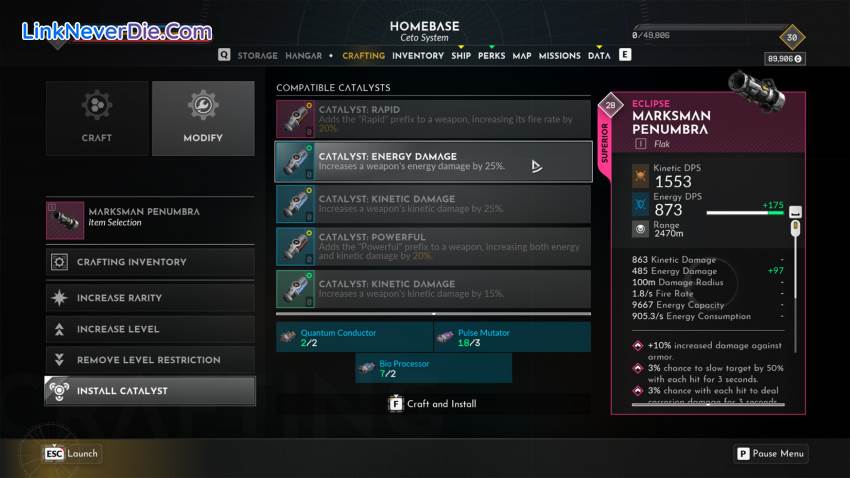Go to the Inventory tab
Image resolution: width=850 pixels, height=478 pixels.
tap(417, 56)
